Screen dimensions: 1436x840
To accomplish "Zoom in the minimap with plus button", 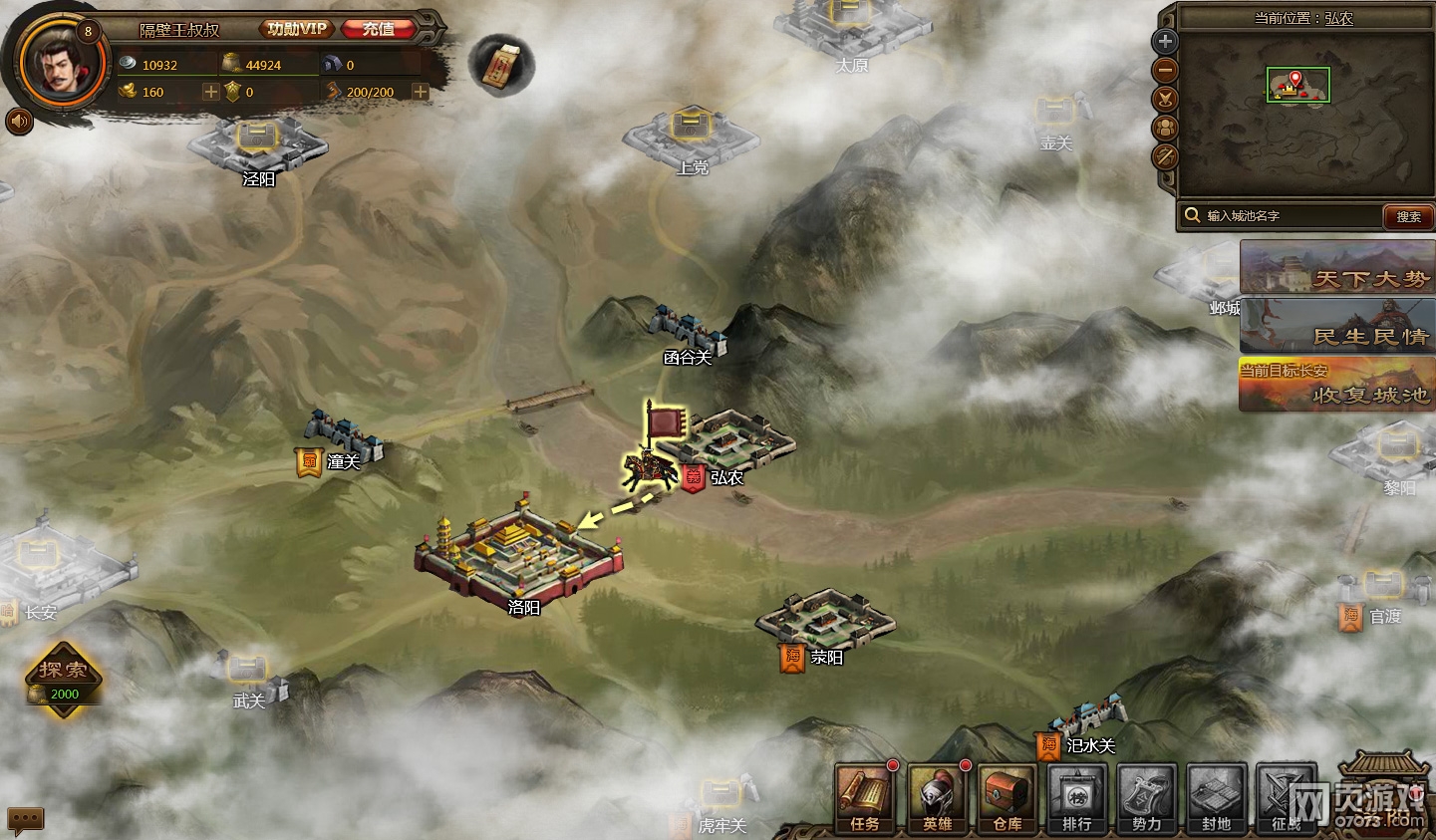I will point(1165,42).
